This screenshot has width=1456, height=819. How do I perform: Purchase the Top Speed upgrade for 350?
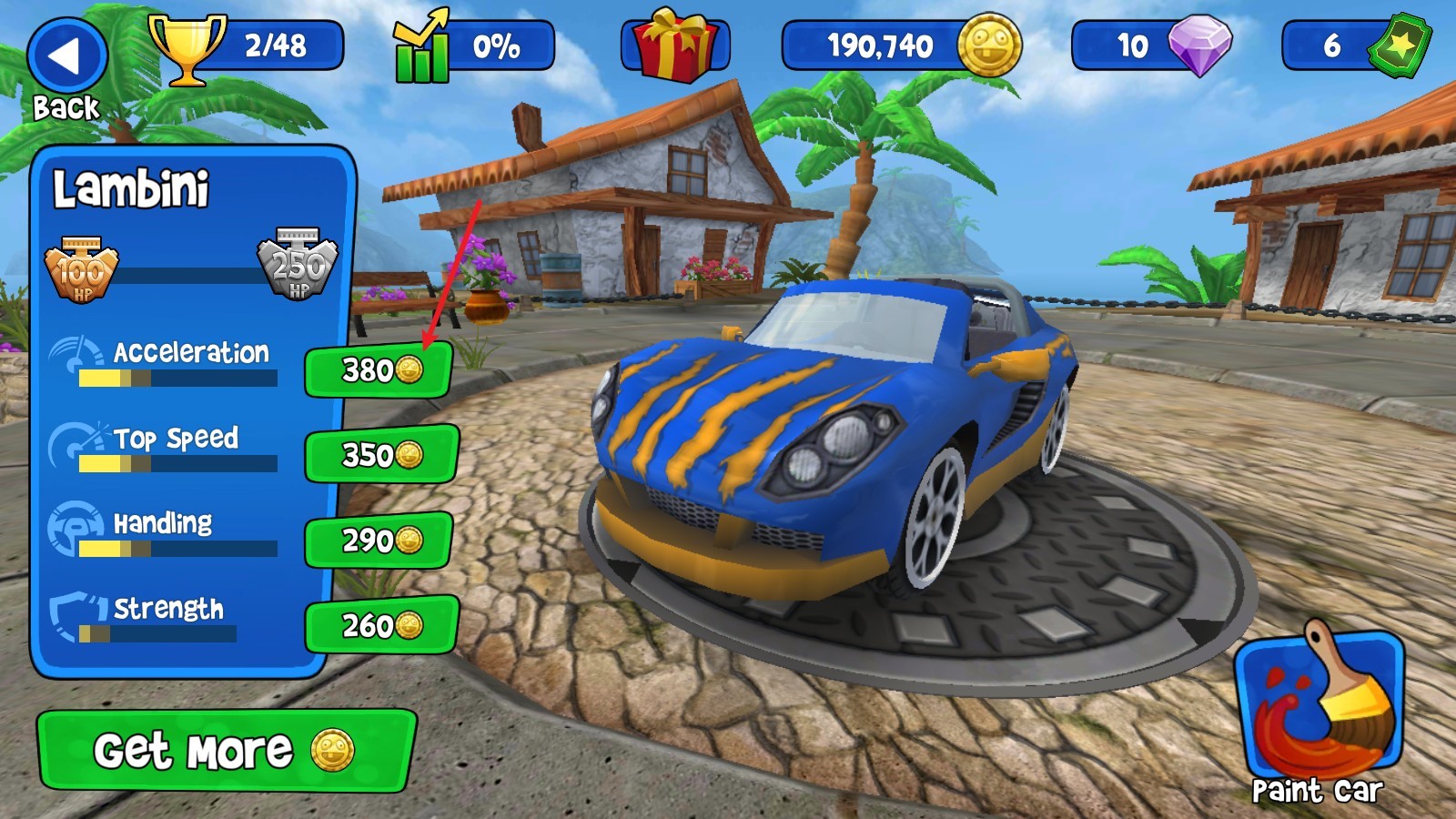coord(380,454)
